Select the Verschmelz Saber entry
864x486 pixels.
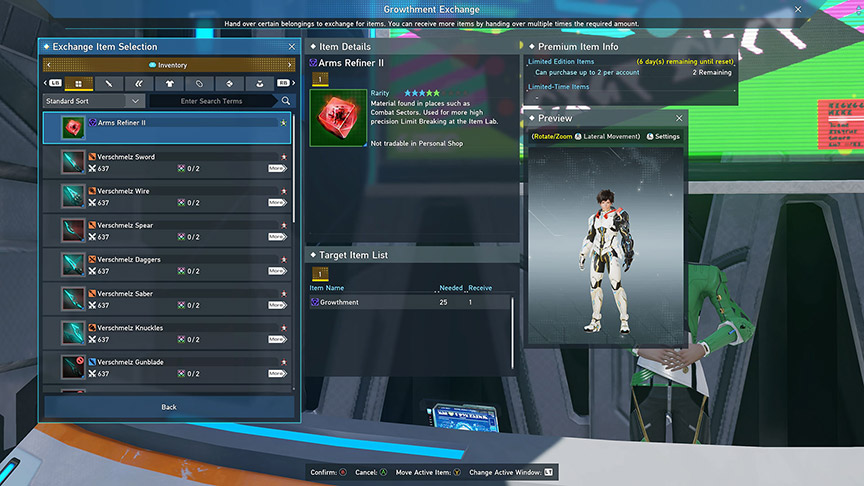coord(172,298)
